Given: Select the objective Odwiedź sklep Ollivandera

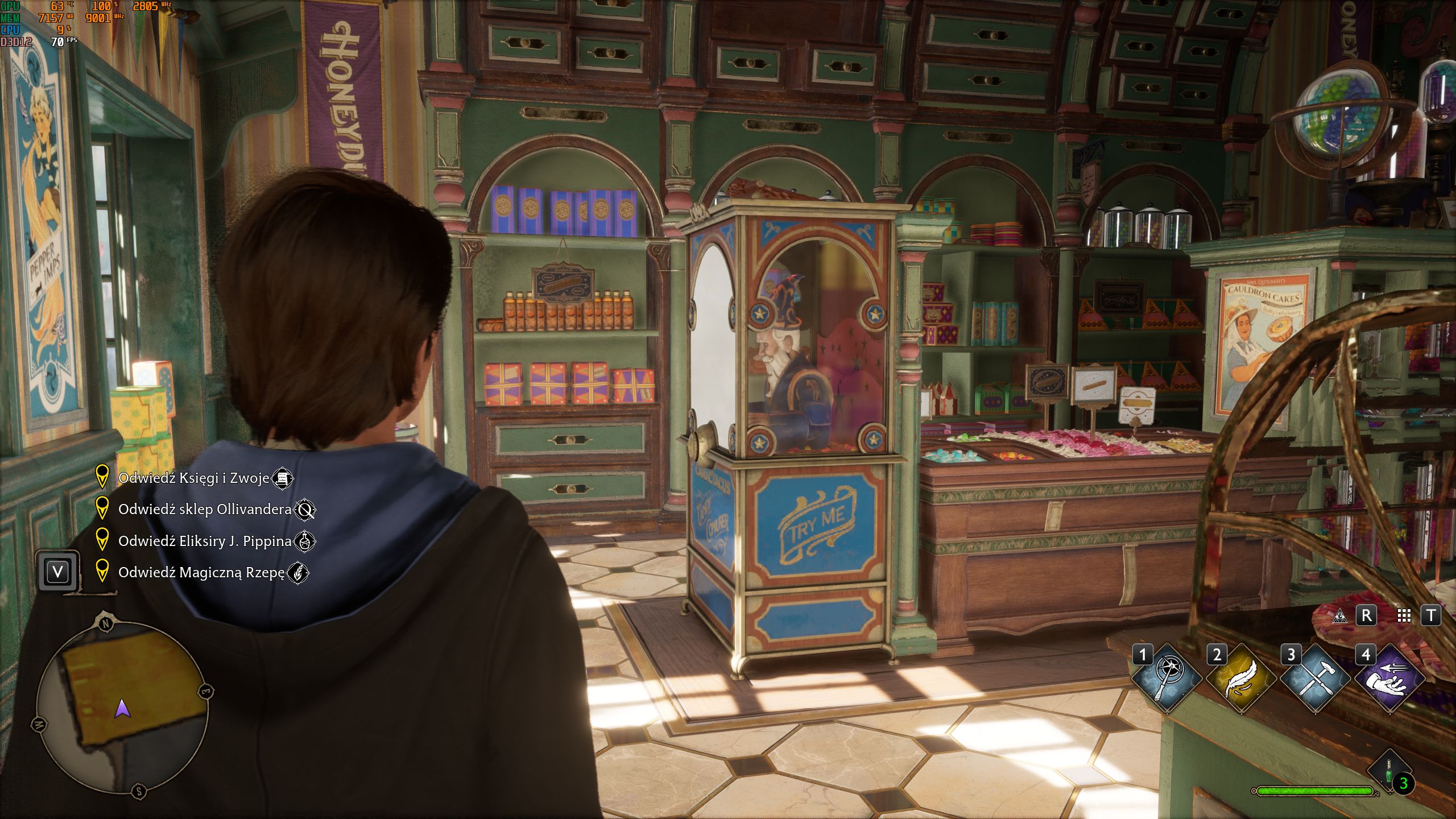Looking at the screenshot, I should point(205,510).
